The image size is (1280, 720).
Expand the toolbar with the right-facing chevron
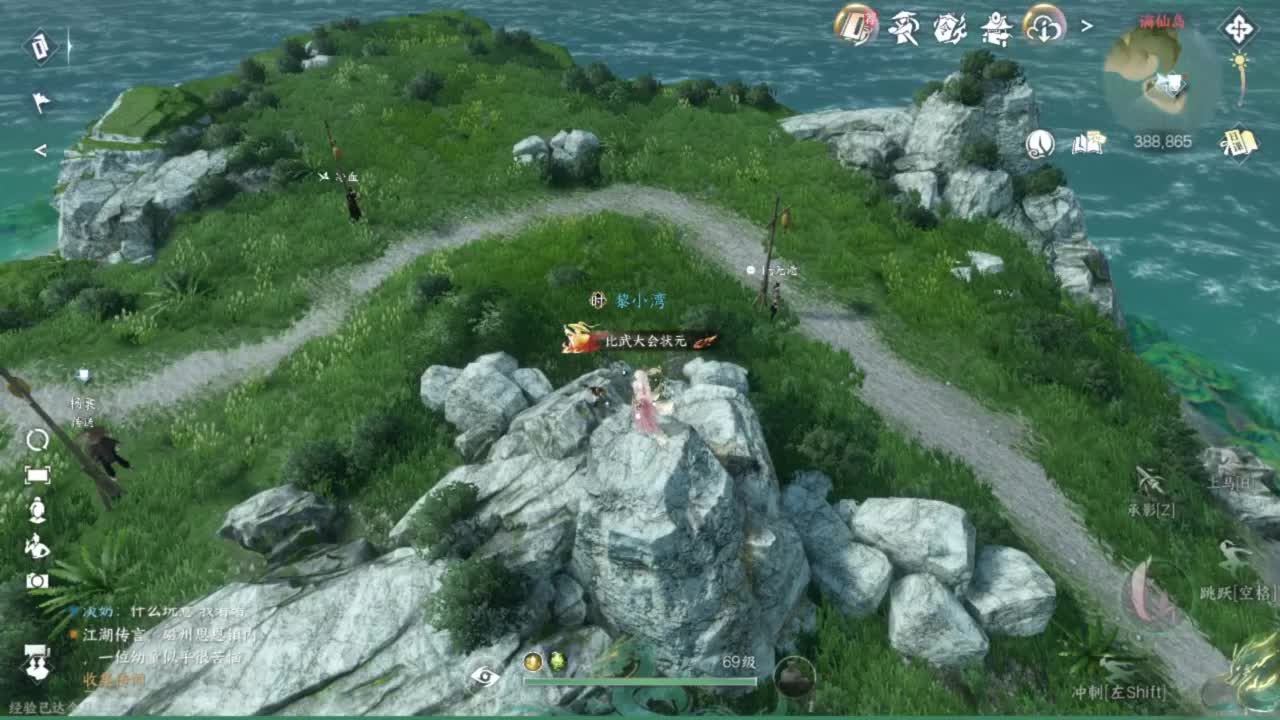(1086, 27)
